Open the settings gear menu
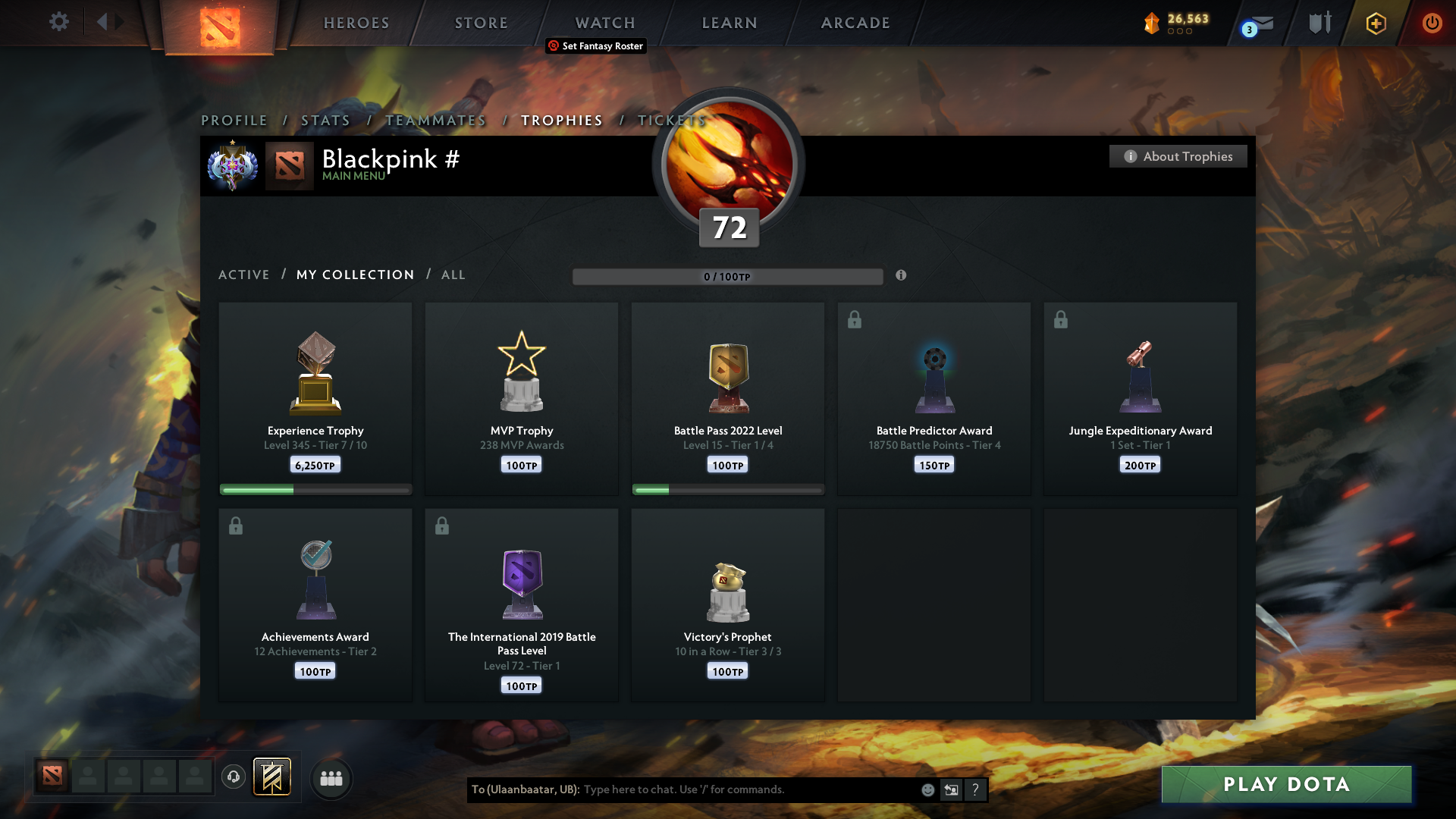 click(59, 22)
